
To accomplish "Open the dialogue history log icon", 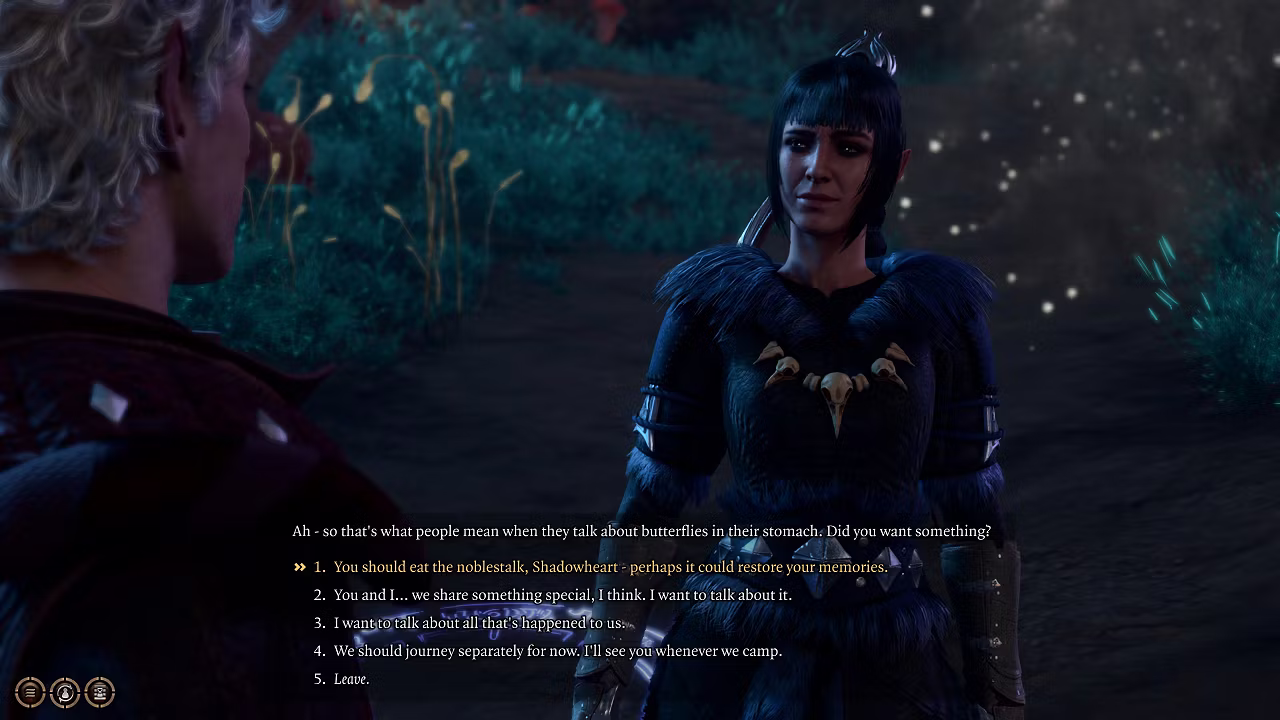I will (30, 692).
